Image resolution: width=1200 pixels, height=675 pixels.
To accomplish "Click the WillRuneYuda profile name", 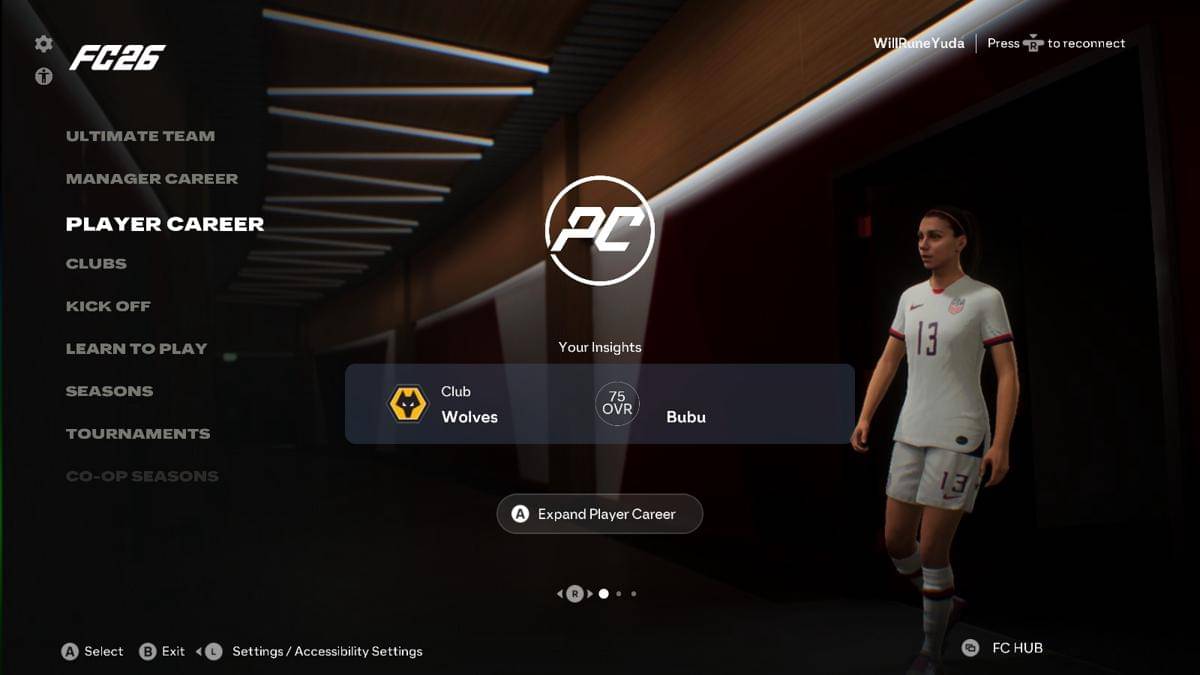I will (x=918, y=44).
